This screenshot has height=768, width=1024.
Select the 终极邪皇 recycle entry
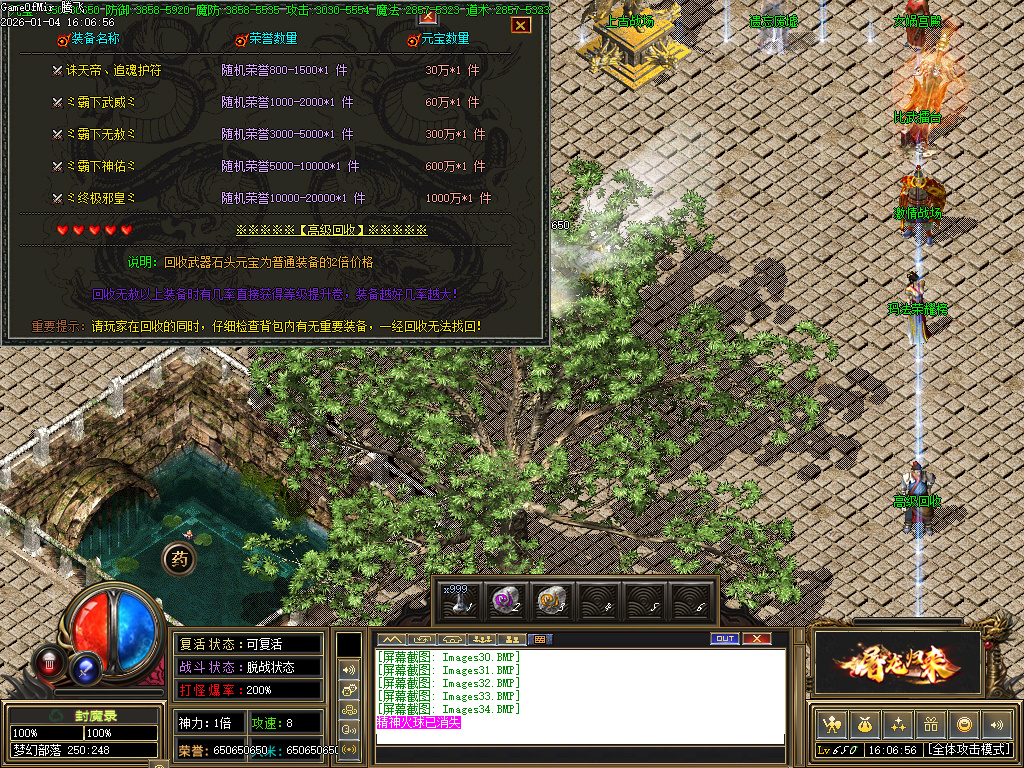click(x=99, y=198)
